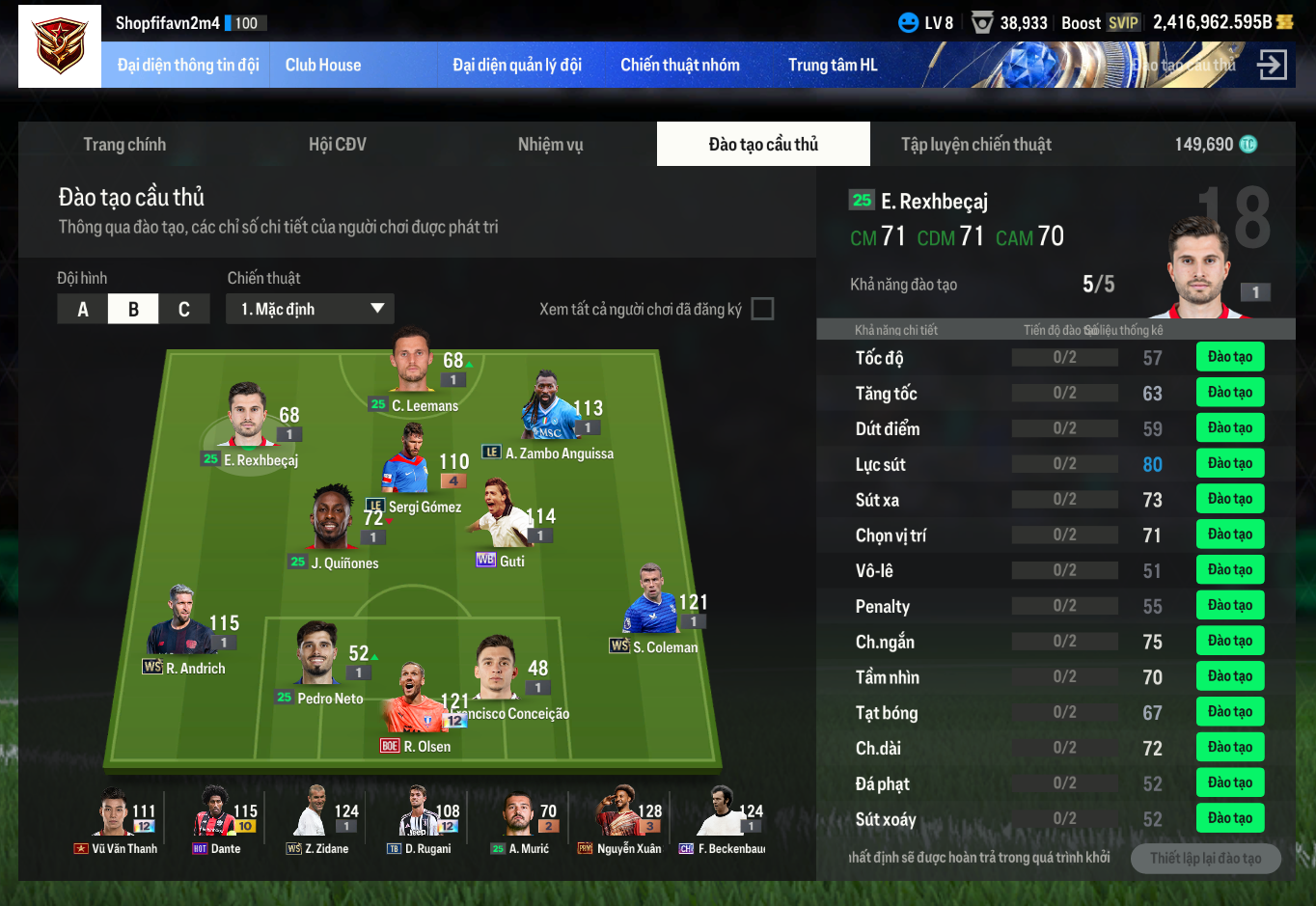The height and width of the screenshot is (906, 1316).
Task: Click Đào tạo for Sút xoáy
Action: (x=1229, y=818)
